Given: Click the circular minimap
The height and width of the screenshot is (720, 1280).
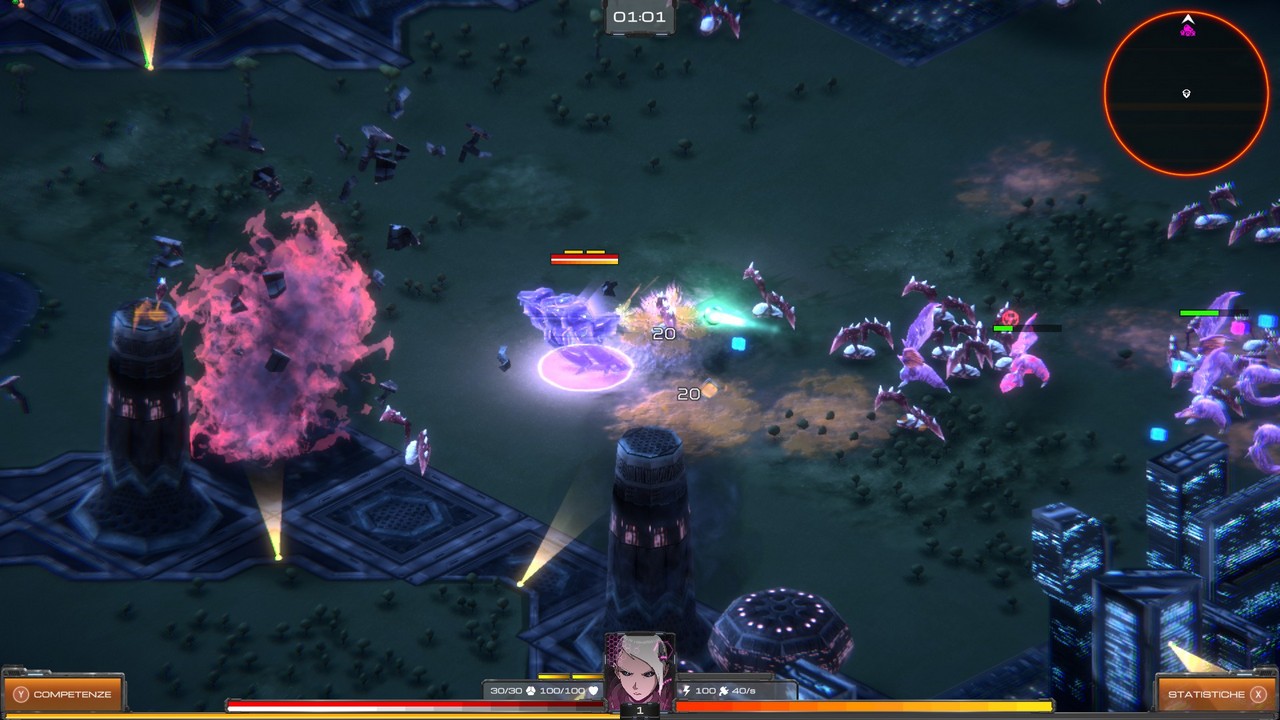Looking at the screenshot, I should pos(1187,93).
